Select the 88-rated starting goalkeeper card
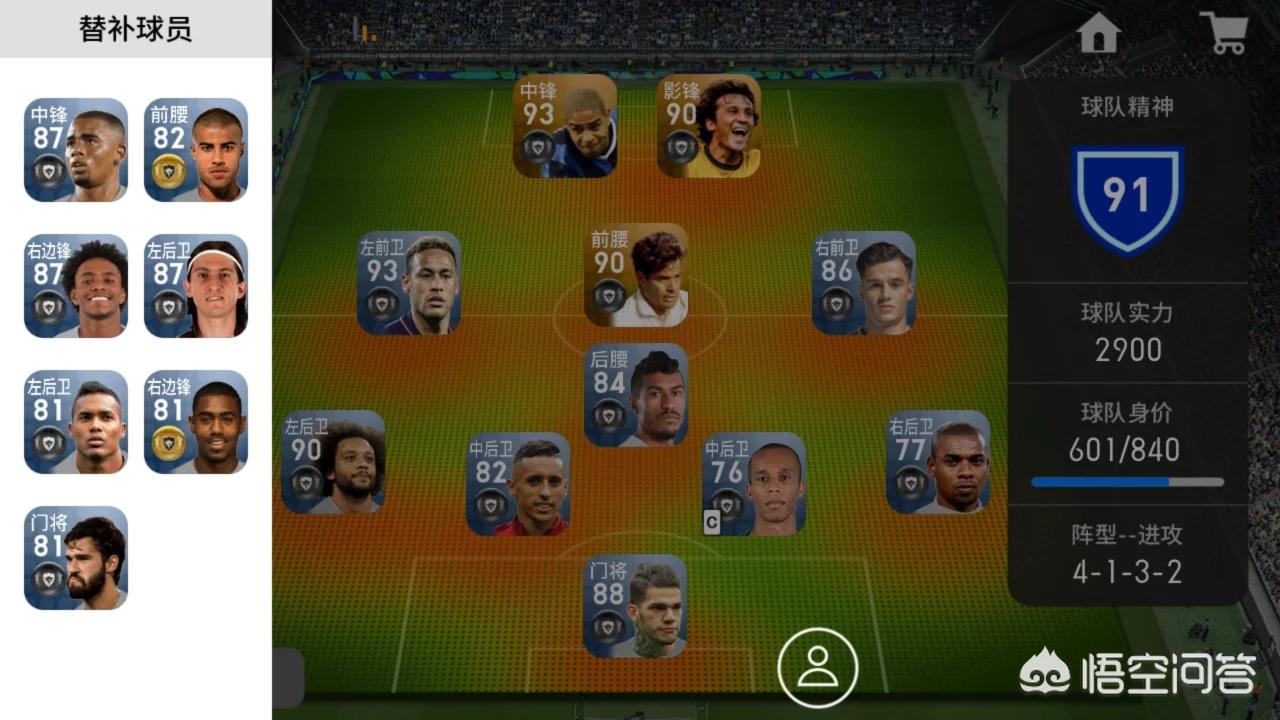Viewport: 1280px width, 720px height. coord(635,606)
